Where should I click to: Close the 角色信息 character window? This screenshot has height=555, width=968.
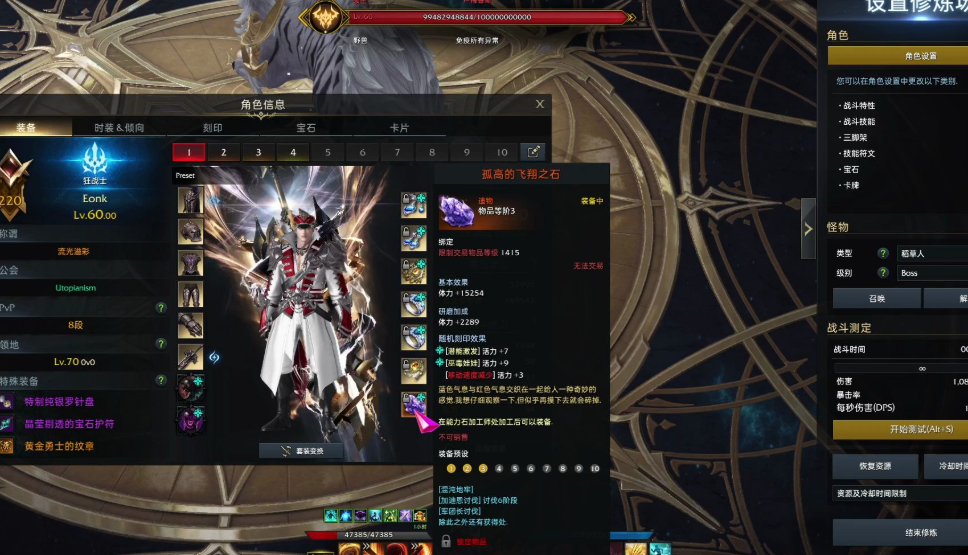540,104
